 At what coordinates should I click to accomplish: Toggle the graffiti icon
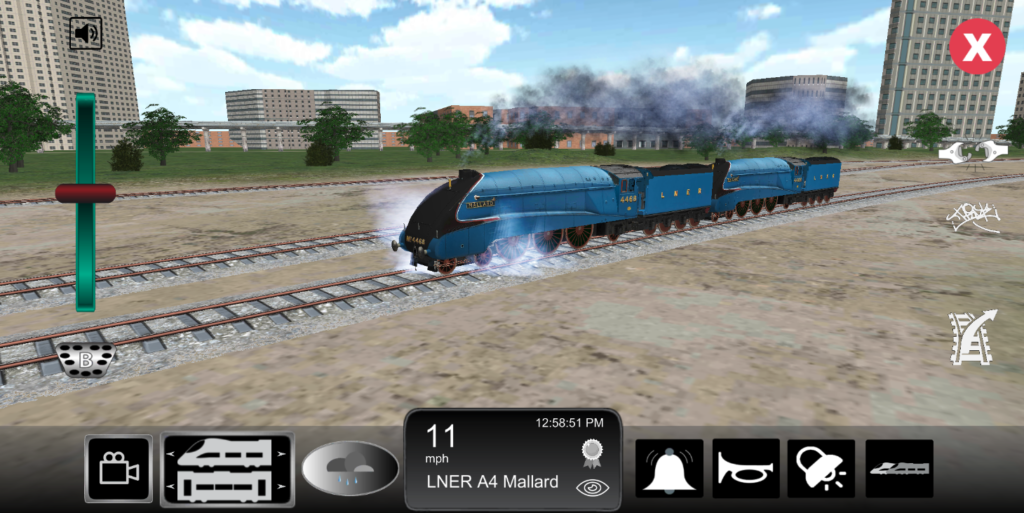972,218
